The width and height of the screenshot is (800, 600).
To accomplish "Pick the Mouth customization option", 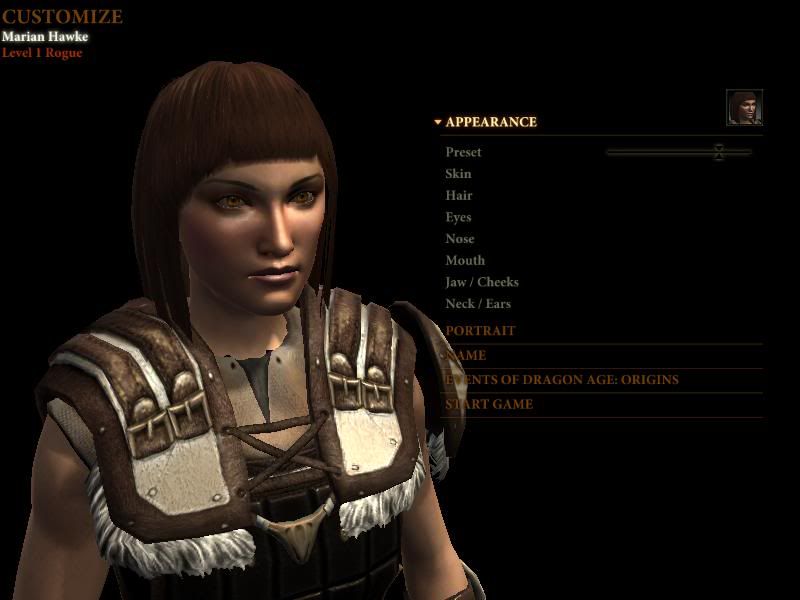I will click(x=465, y=260).
